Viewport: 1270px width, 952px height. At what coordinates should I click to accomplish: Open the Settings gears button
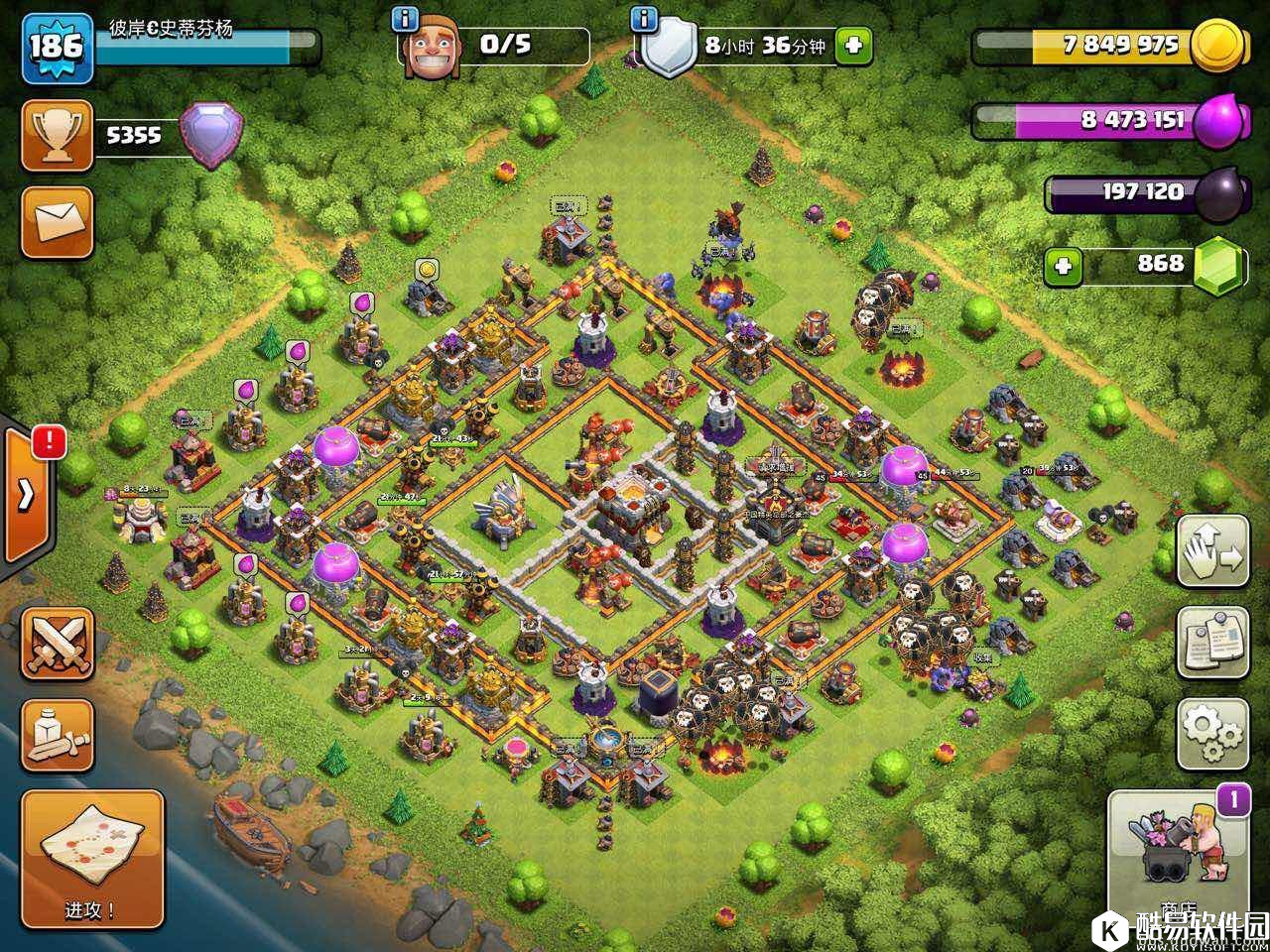[x=1212, y=733]
